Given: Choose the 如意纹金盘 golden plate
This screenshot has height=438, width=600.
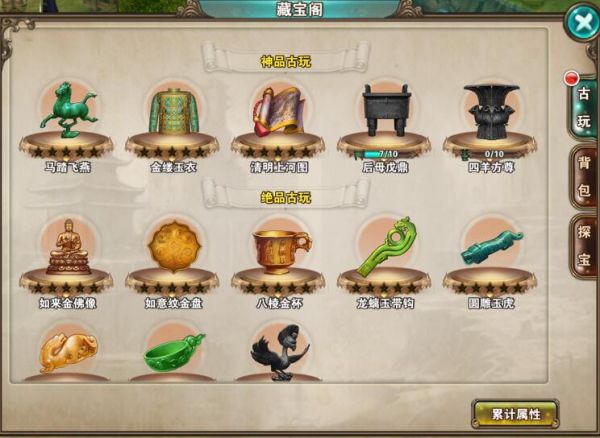Looking at the screenshot, I should coord(172,245).
